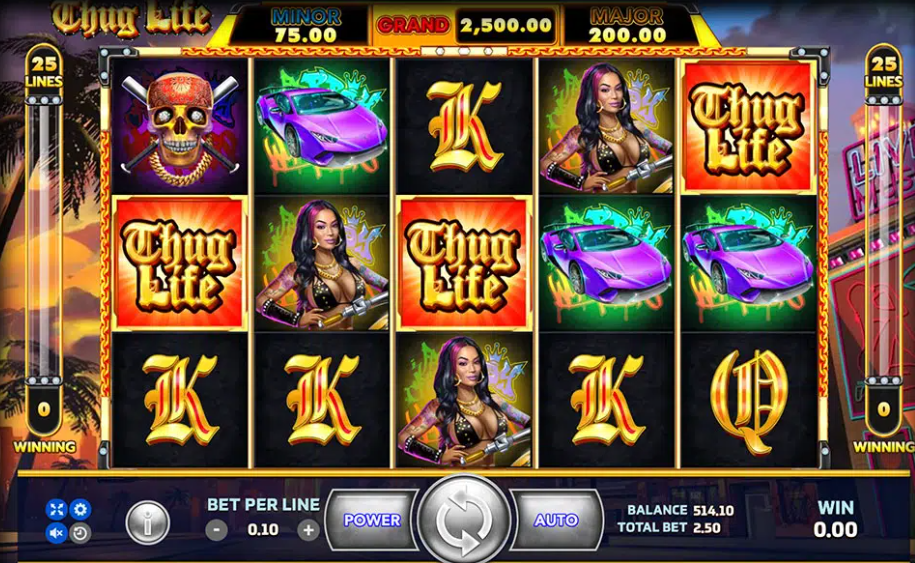Increase bet per line with the plus
Image resolution: width=915 pixels, height=563 pixels.
pos(309,530)
